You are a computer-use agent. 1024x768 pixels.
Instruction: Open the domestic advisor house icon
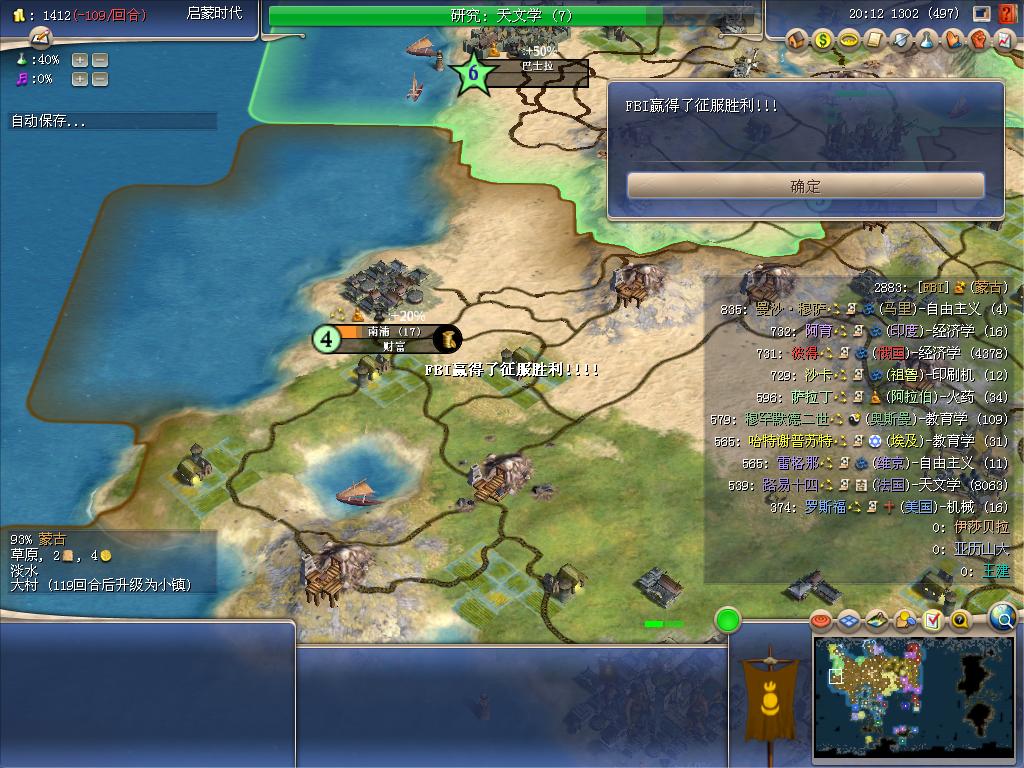pos(797,41)
